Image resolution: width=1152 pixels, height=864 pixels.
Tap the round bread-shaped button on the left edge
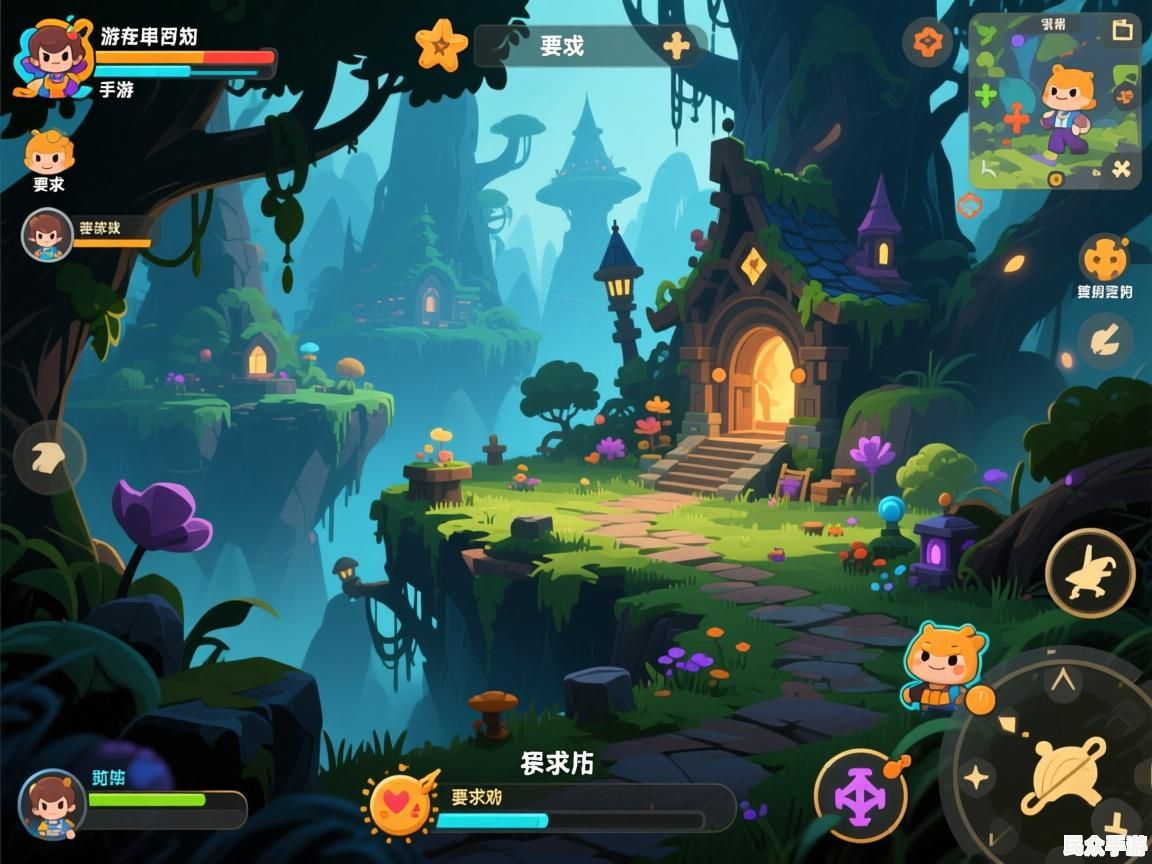[x=49, y=458]
